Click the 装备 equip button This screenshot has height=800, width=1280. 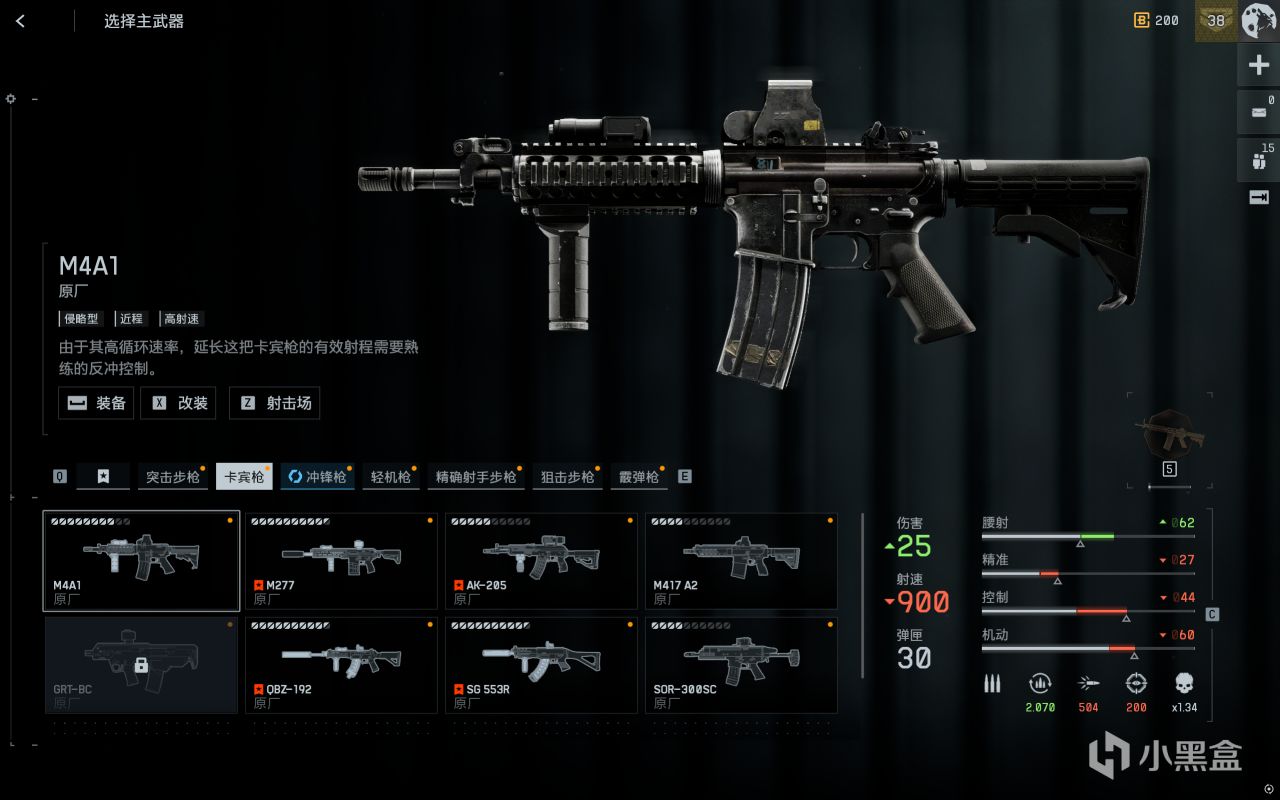coord(96,403)
